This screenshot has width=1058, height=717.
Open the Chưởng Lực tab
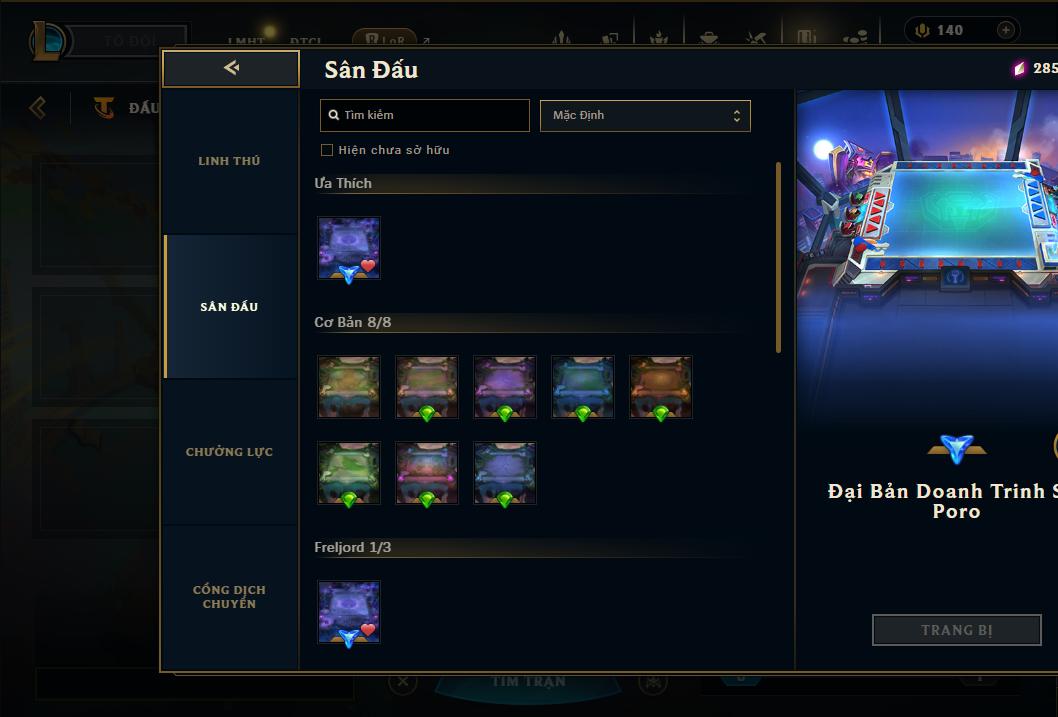(229, 452)
